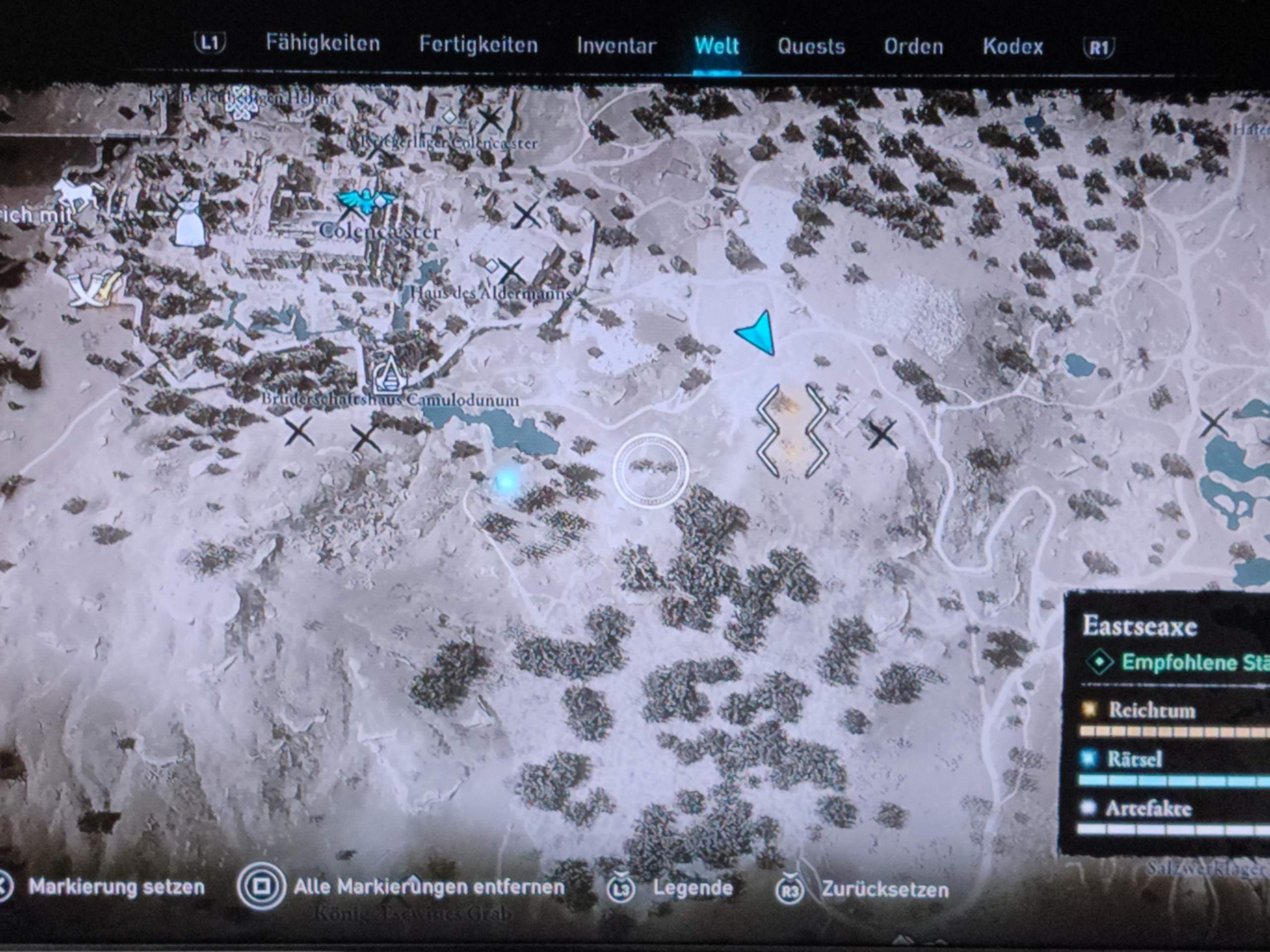The width and height of the screenshot is (1270, 952).
Task: Choose the drinking horn marker
Action: [x=95, y=289]
